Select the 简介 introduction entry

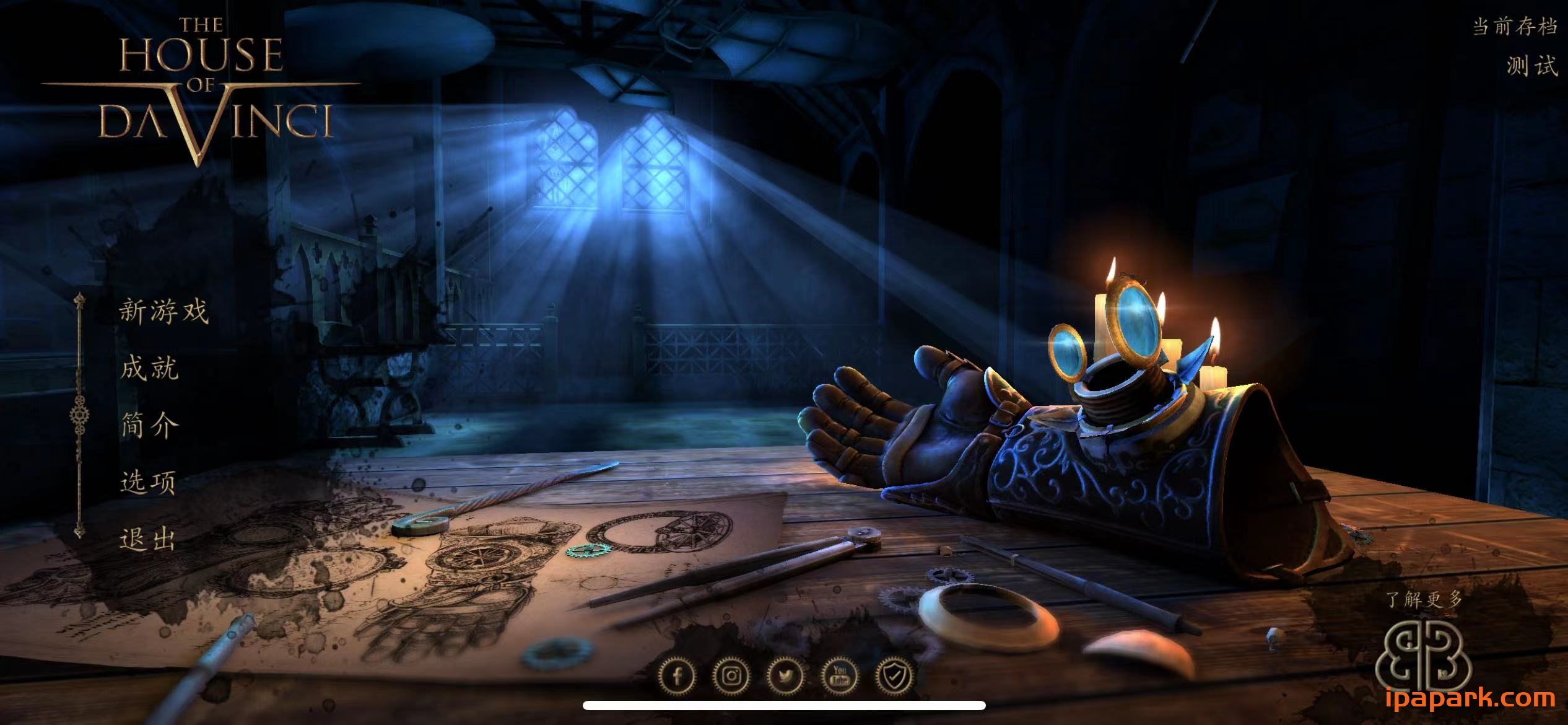pos(149,425)
